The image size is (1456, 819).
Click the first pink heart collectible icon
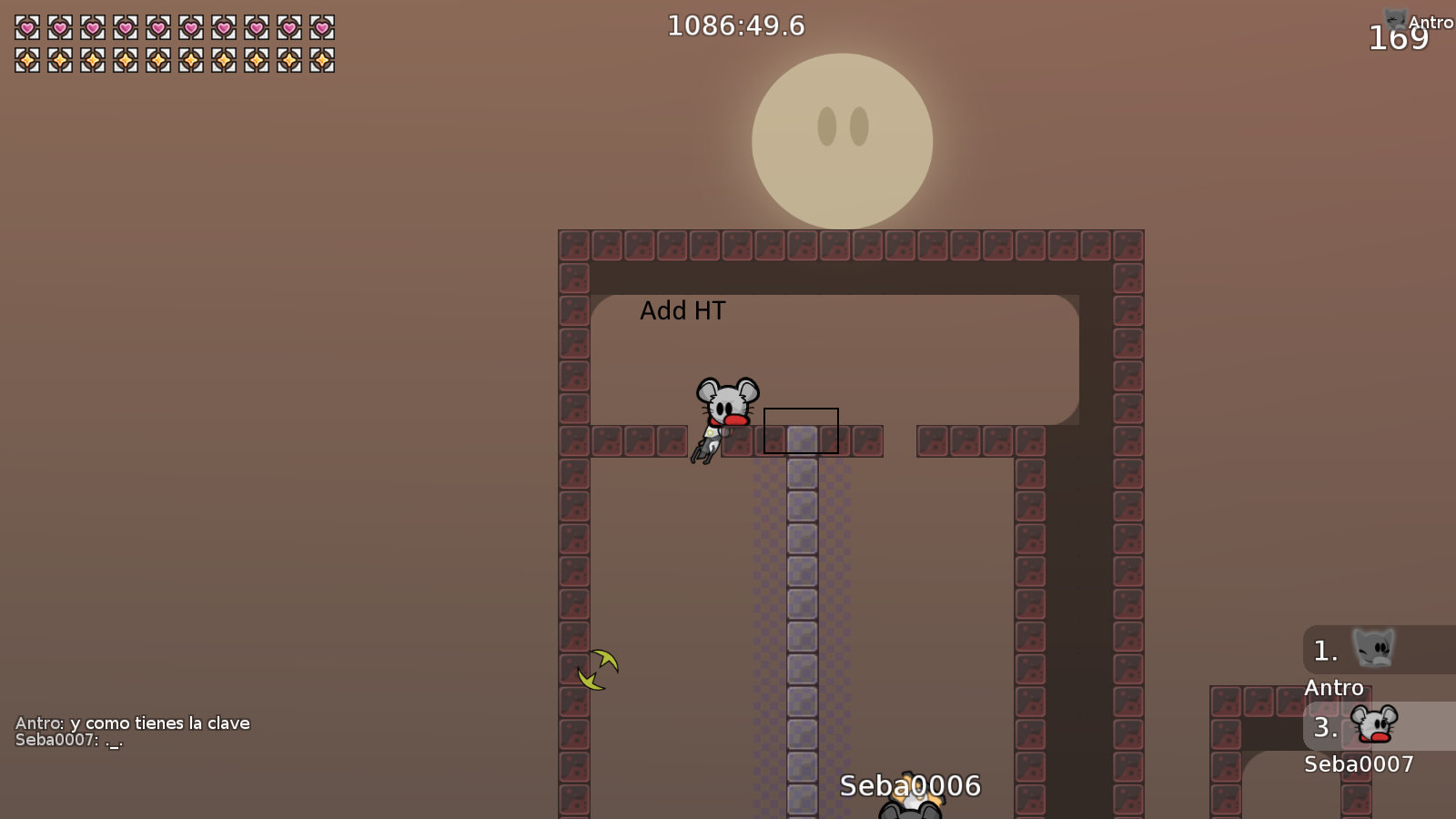tap(25, 25)
